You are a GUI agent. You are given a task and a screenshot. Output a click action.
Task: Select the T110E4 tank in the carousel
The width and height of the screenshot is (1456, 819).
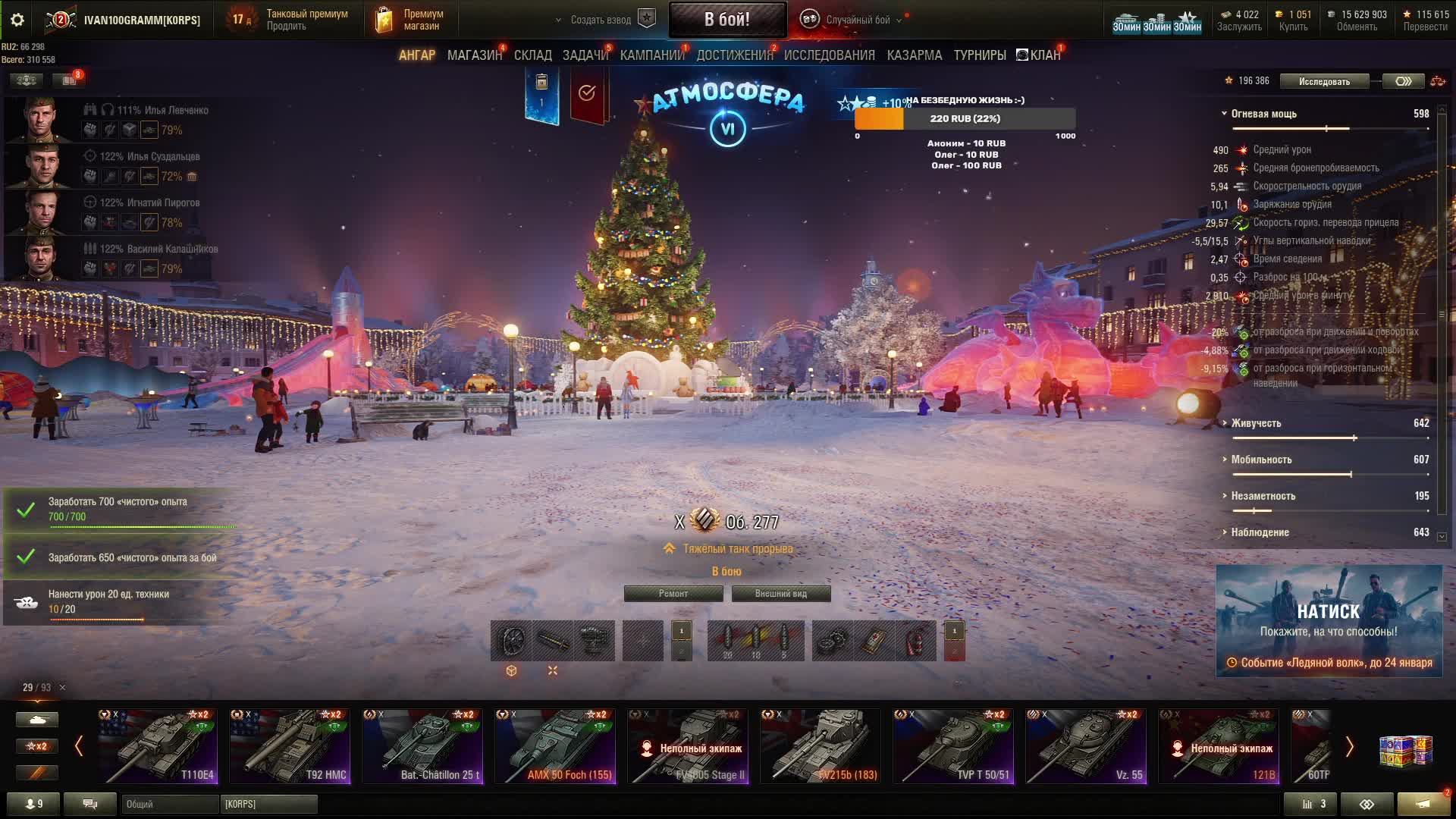pyautogui.click(x=158, y=746)
